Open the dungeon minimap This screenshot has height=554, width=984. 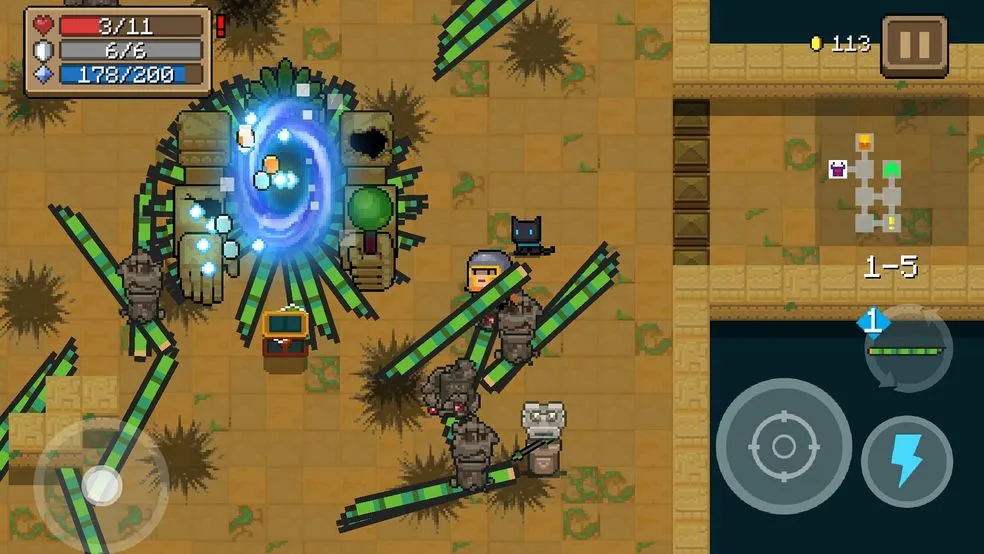tap(868, 184)
